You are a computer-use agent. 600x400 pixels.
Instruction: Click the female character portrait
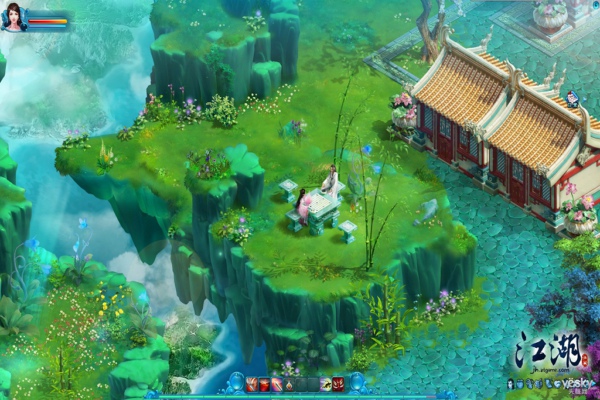coord(15,17)
